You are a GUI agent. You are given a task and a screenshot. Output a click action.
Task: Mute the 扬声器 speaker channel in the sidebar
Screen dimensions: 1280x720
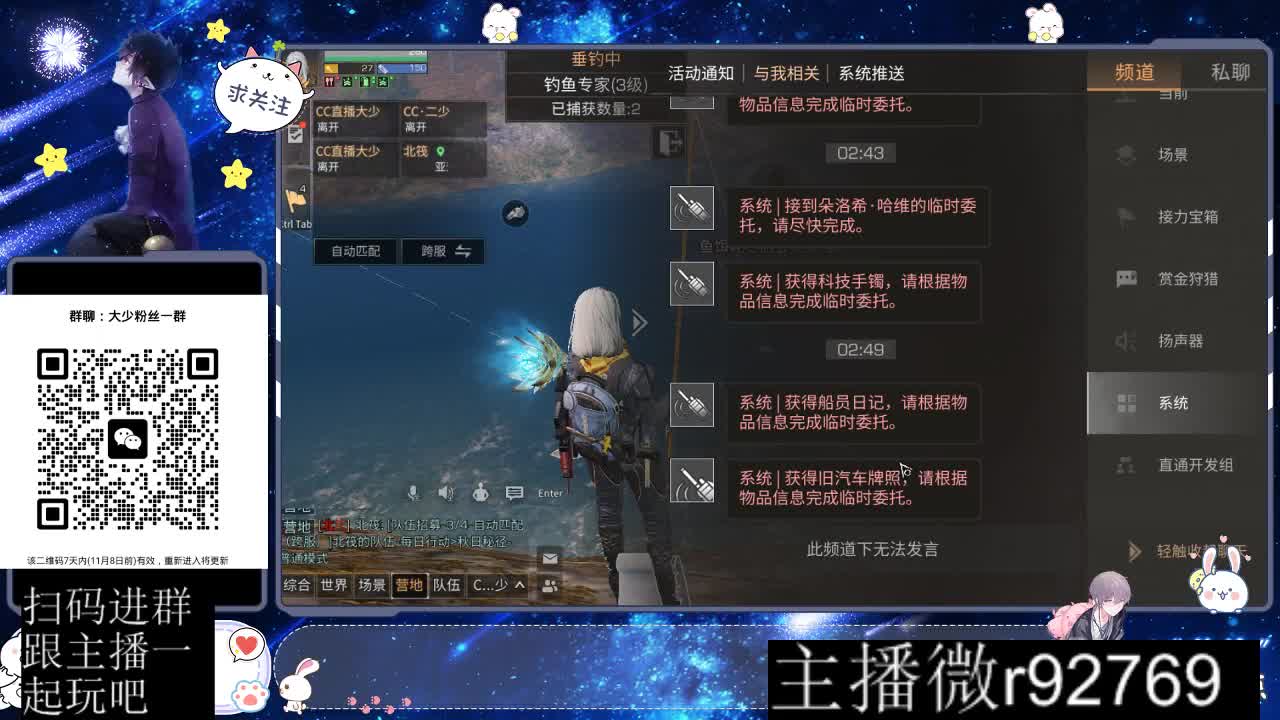point(1124,341)
